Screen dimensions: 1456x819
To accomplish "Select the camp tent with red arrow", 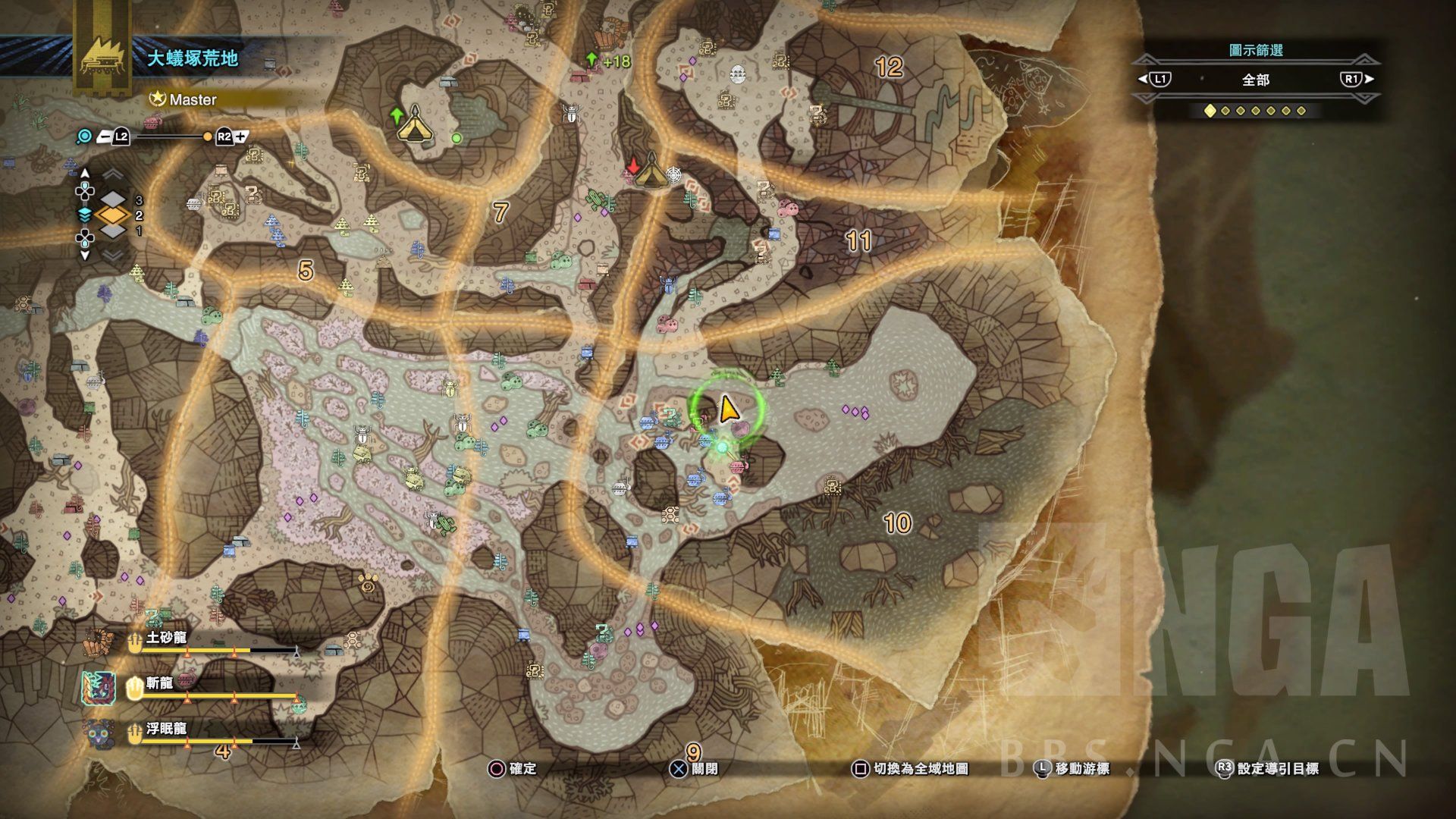I will 650,172.
